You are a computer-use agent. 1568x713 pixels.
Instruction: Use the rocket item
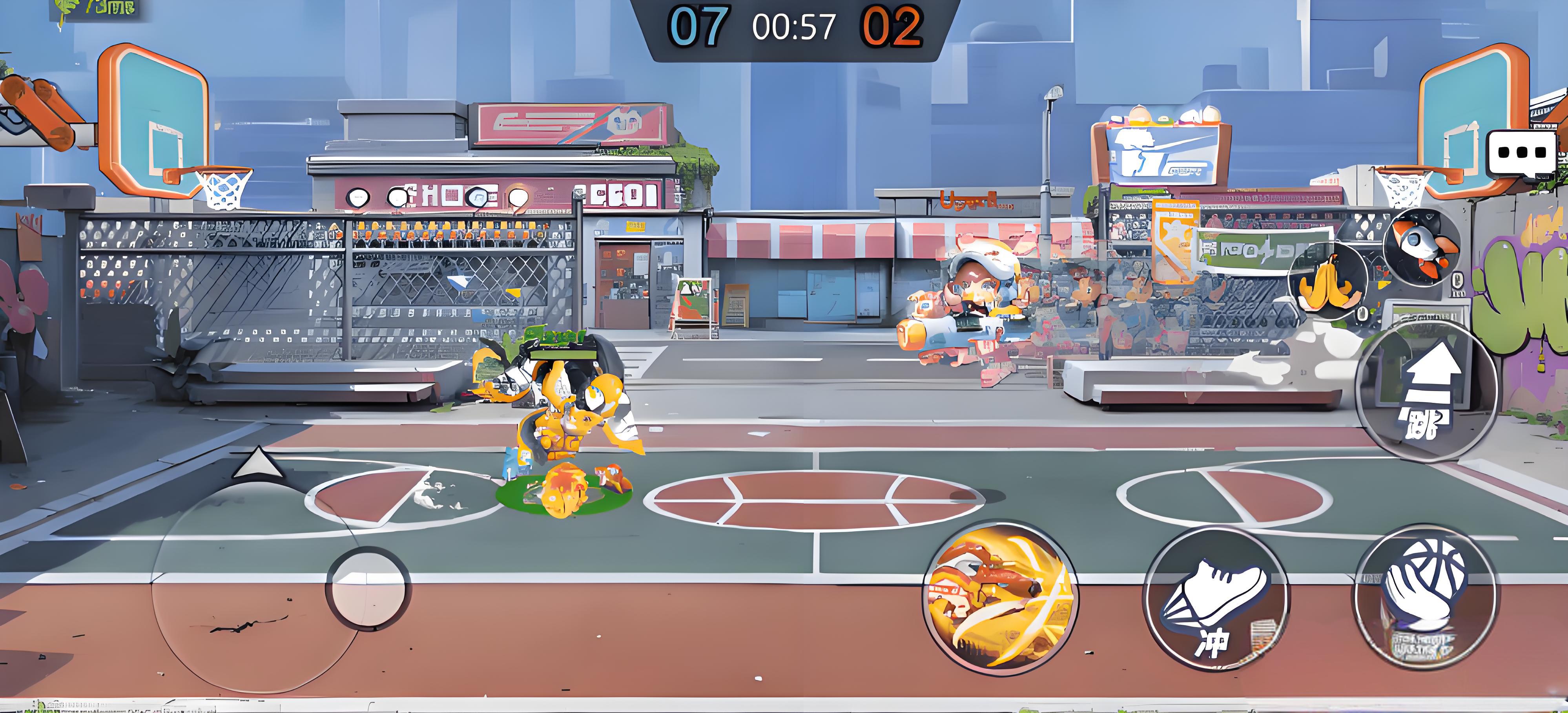point(1421,247)
